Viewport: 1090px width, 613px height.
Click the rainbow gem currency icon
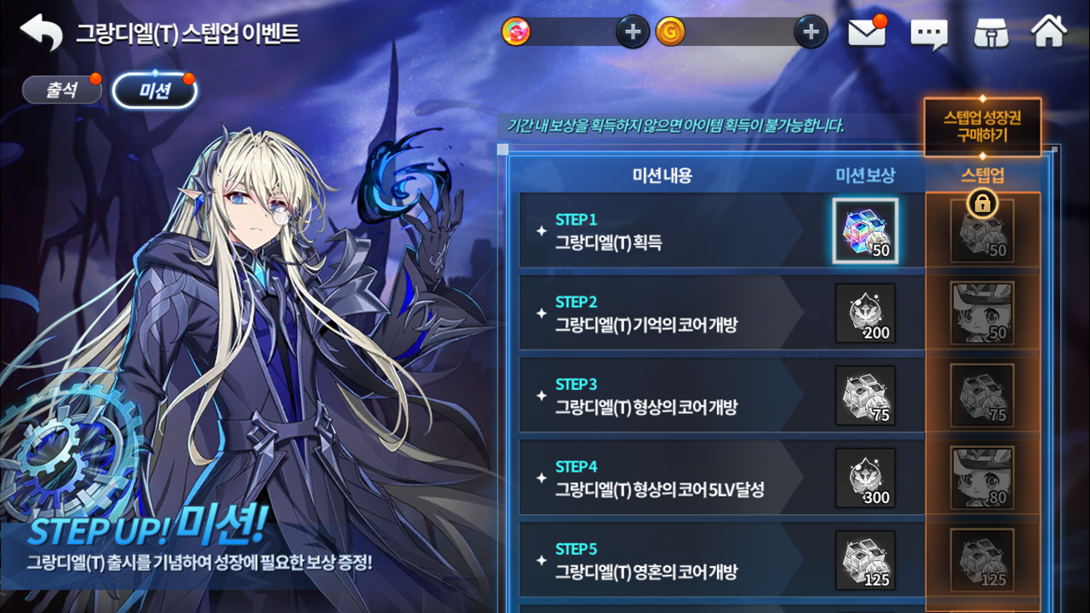click(x=516, y=32)
